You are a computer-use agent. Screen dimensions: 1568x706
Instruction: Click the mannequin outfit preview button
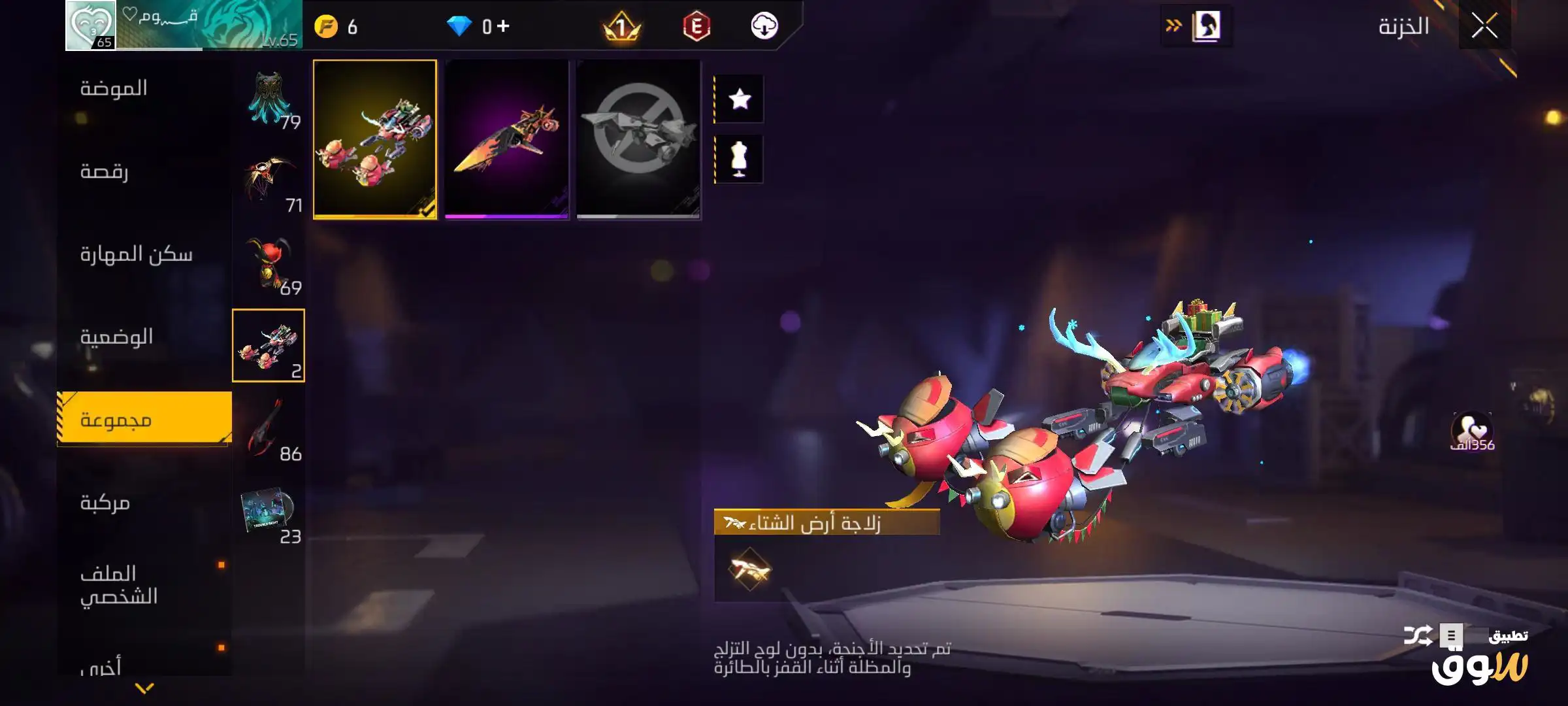coord(740,159)
